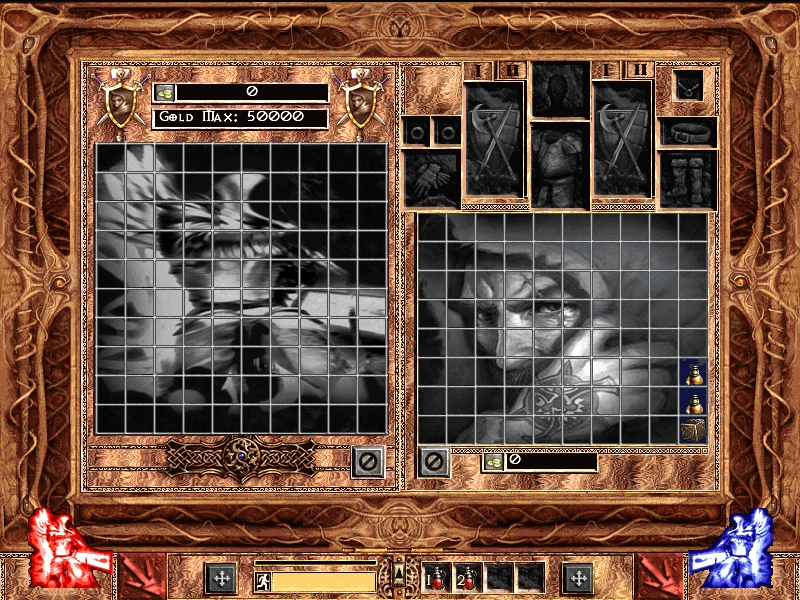800x600 pixels.
Task: Select the gloves equipment slot
Action: coord(431,178)
